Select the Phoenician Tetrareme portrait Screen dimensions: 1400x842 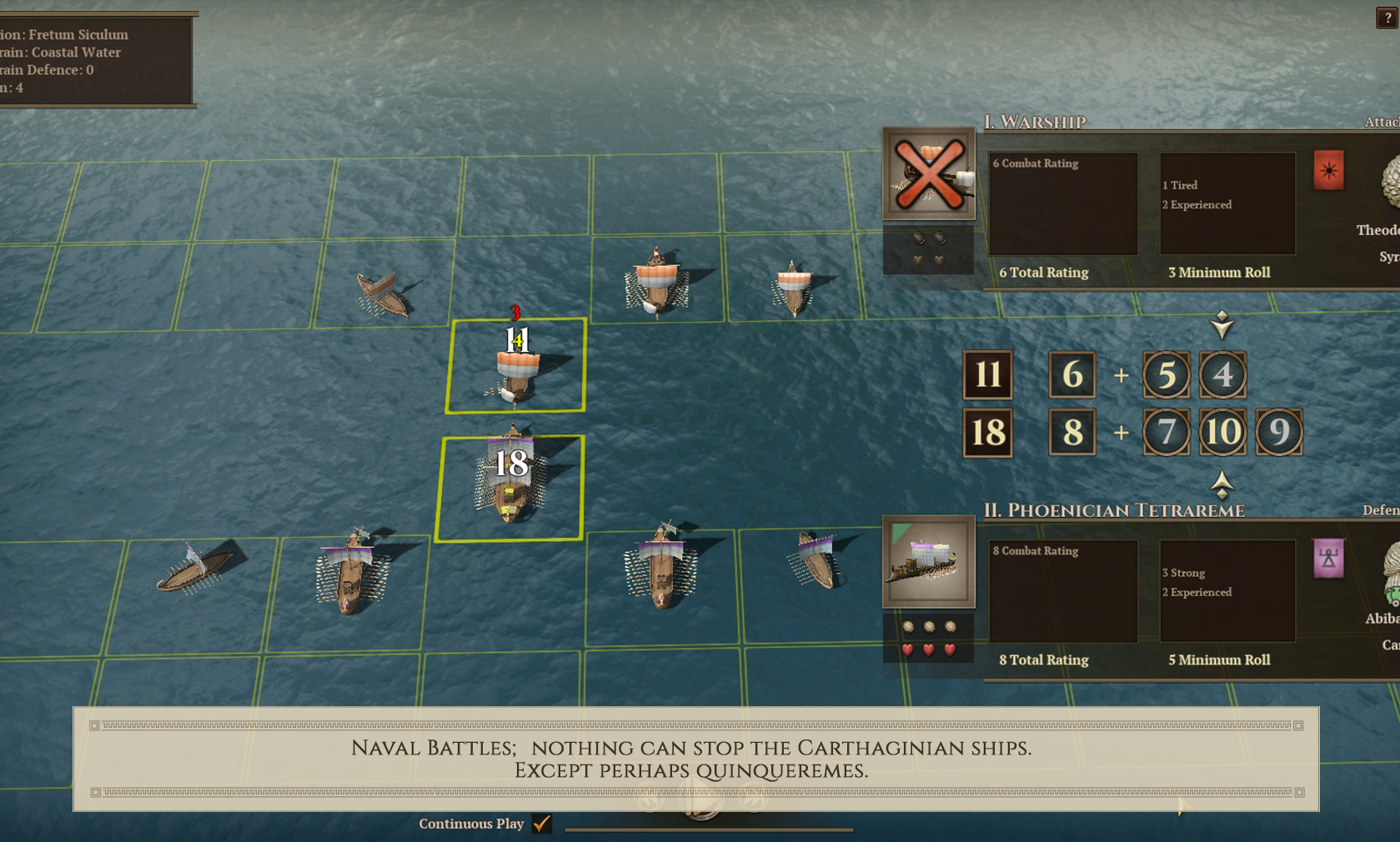(929, 561)
